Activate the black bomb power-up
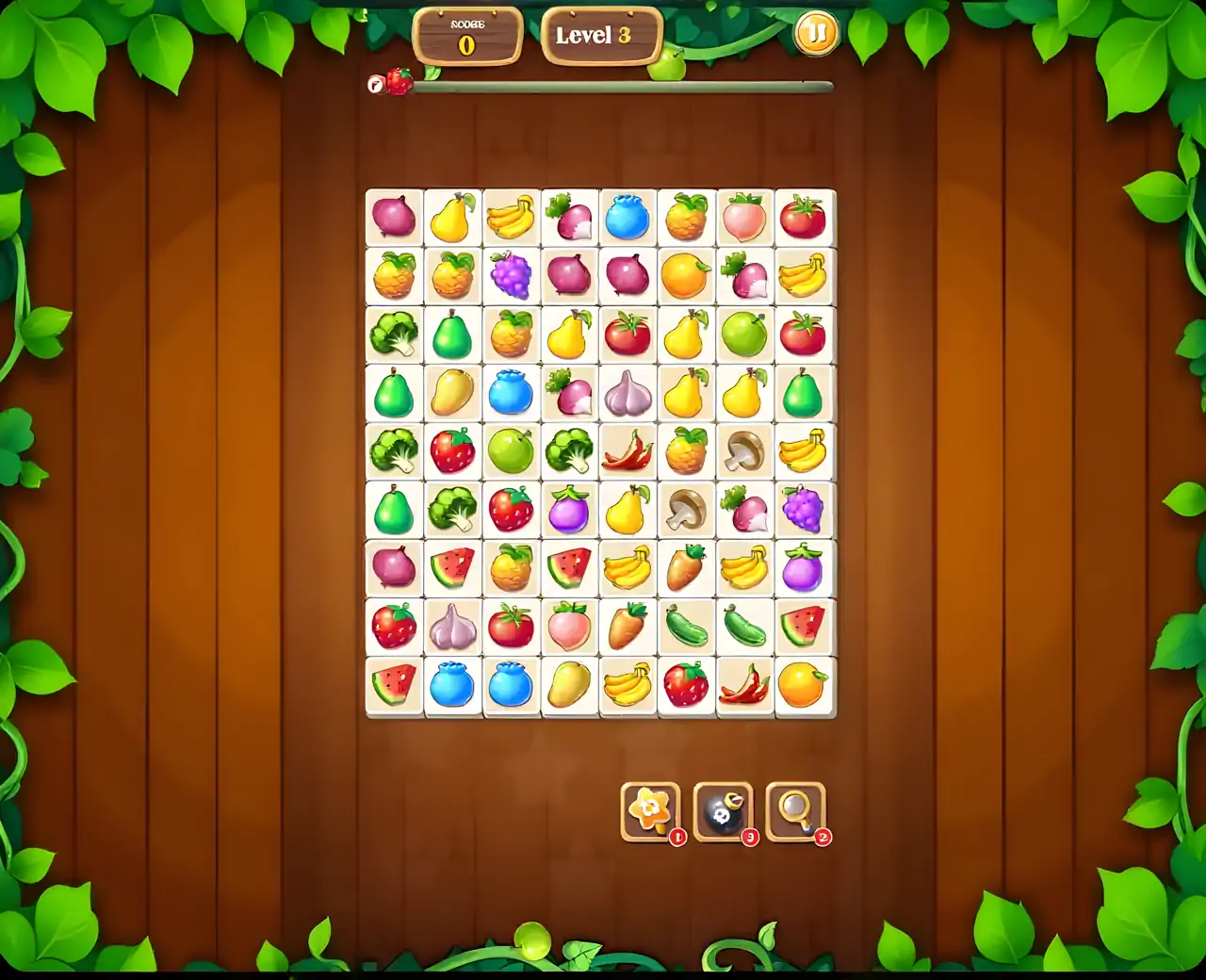This screenshot has width=1206, height=980. click(723, 810)
